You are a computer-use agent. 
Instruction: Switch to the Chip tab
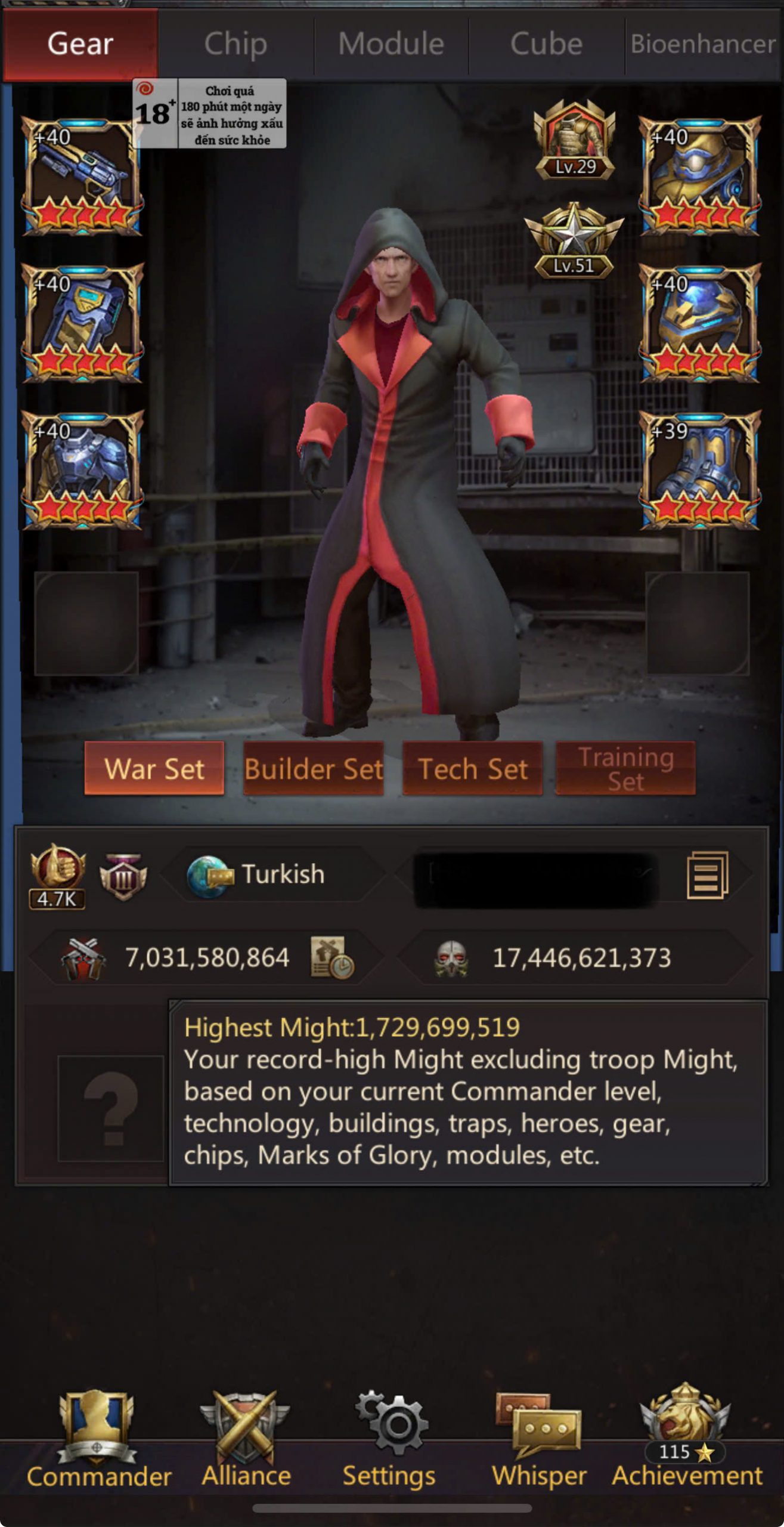coord(235,44)
